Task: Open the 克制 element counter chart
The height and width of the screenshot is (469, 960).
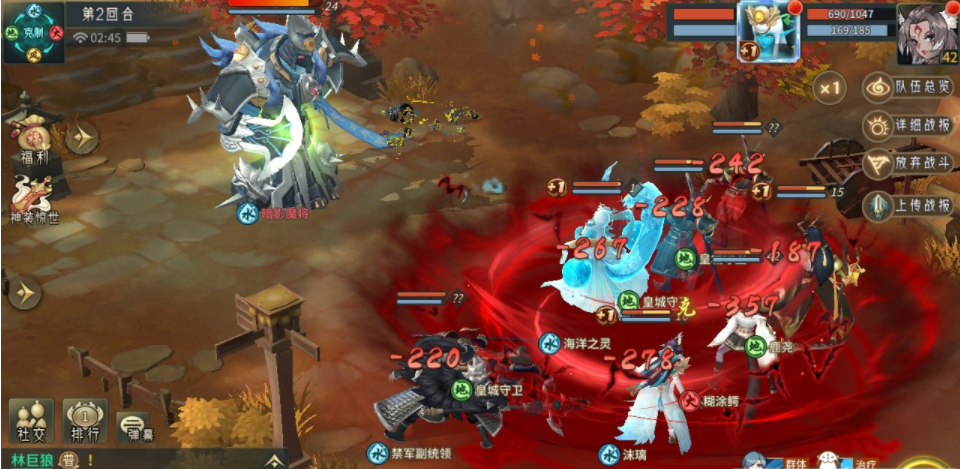Action: tap(34, 32)
